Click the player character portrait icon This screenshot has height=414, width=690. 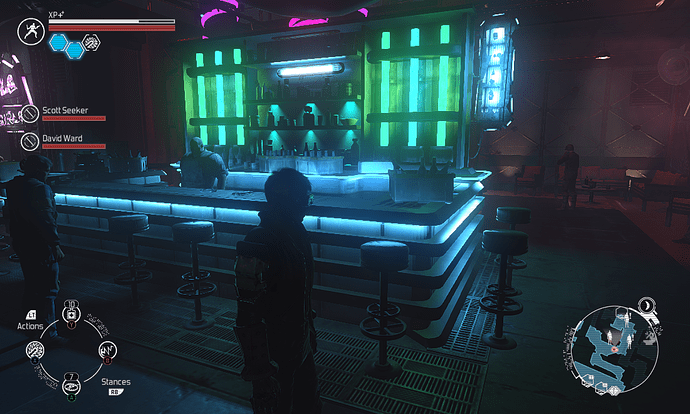pyautogui.click(x=29, y=32)
